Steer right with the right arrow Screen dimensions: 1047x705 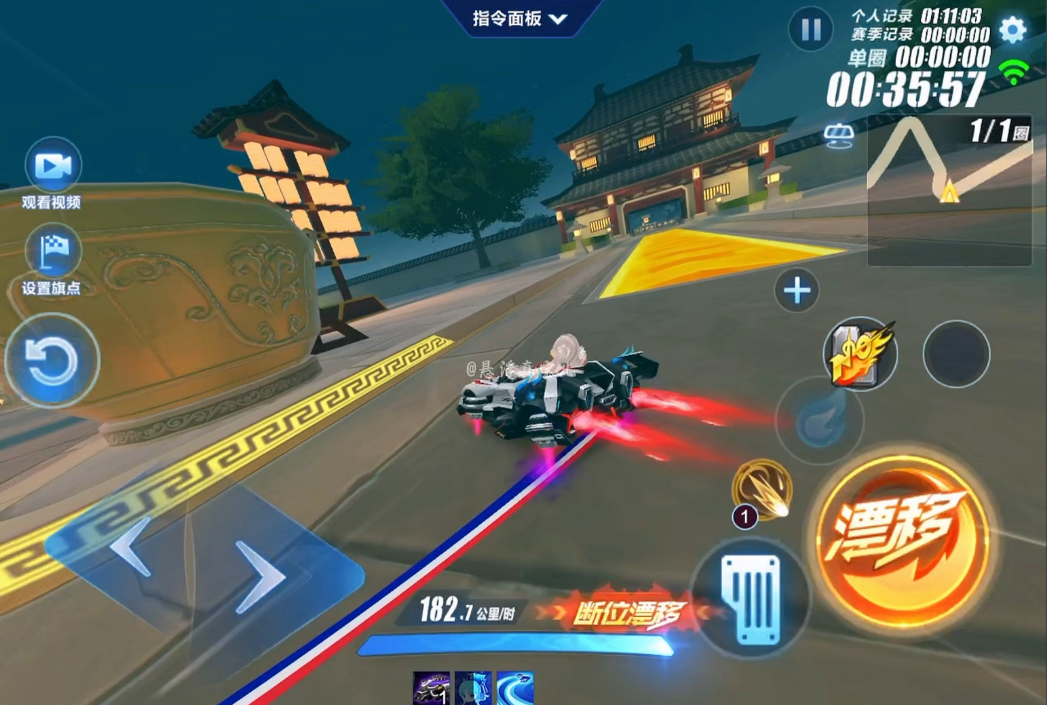[260, 576]
